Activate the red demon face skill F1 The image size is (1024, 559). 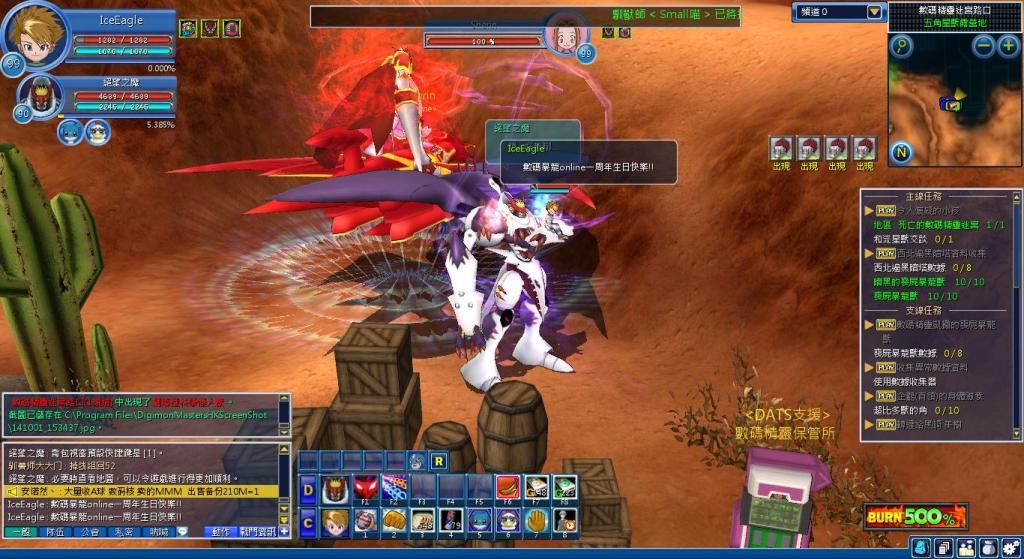coord(366,489)
